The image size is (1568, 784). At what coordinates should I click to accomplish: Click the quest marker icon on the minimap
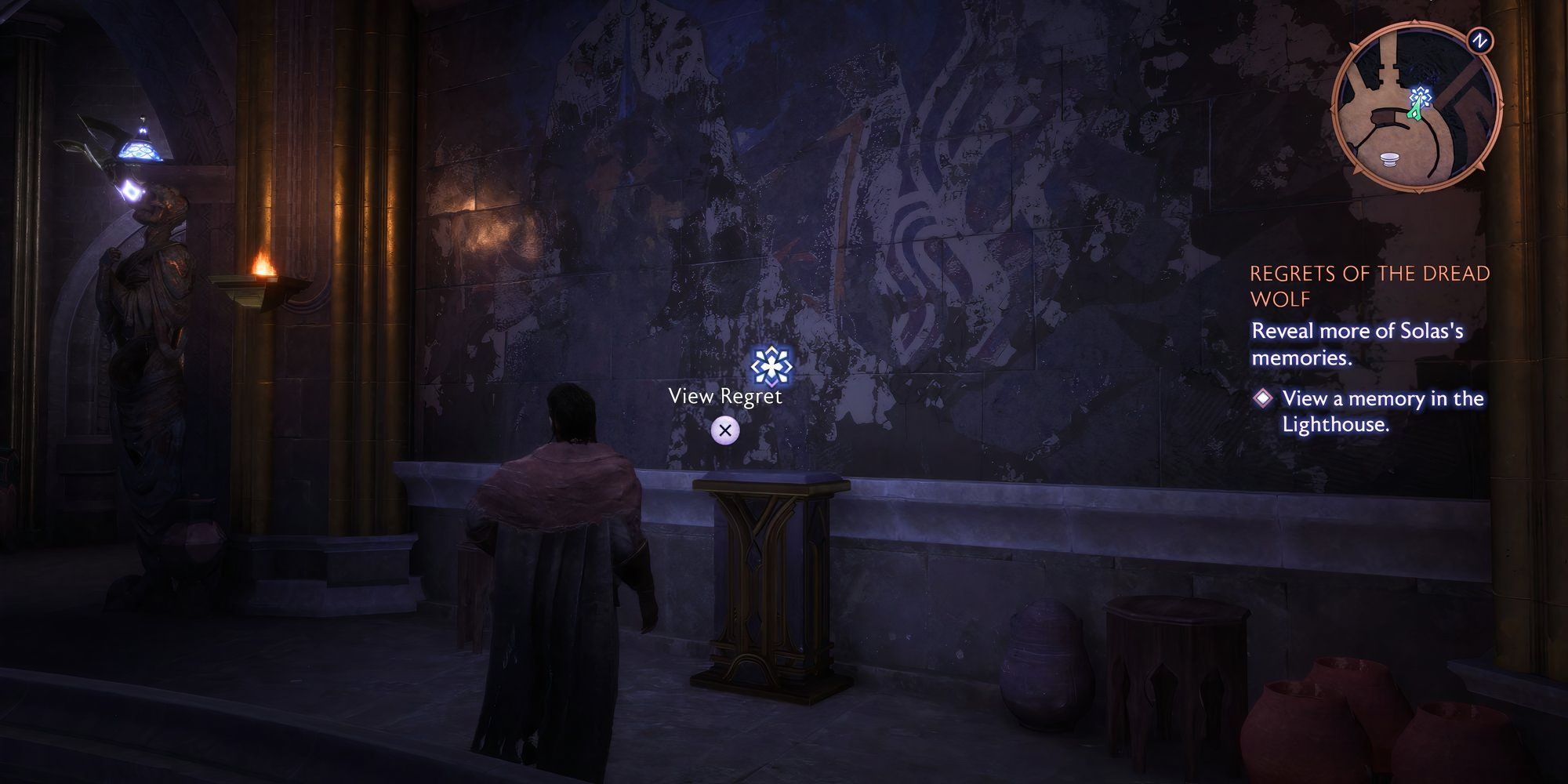tap(1421, 95)
